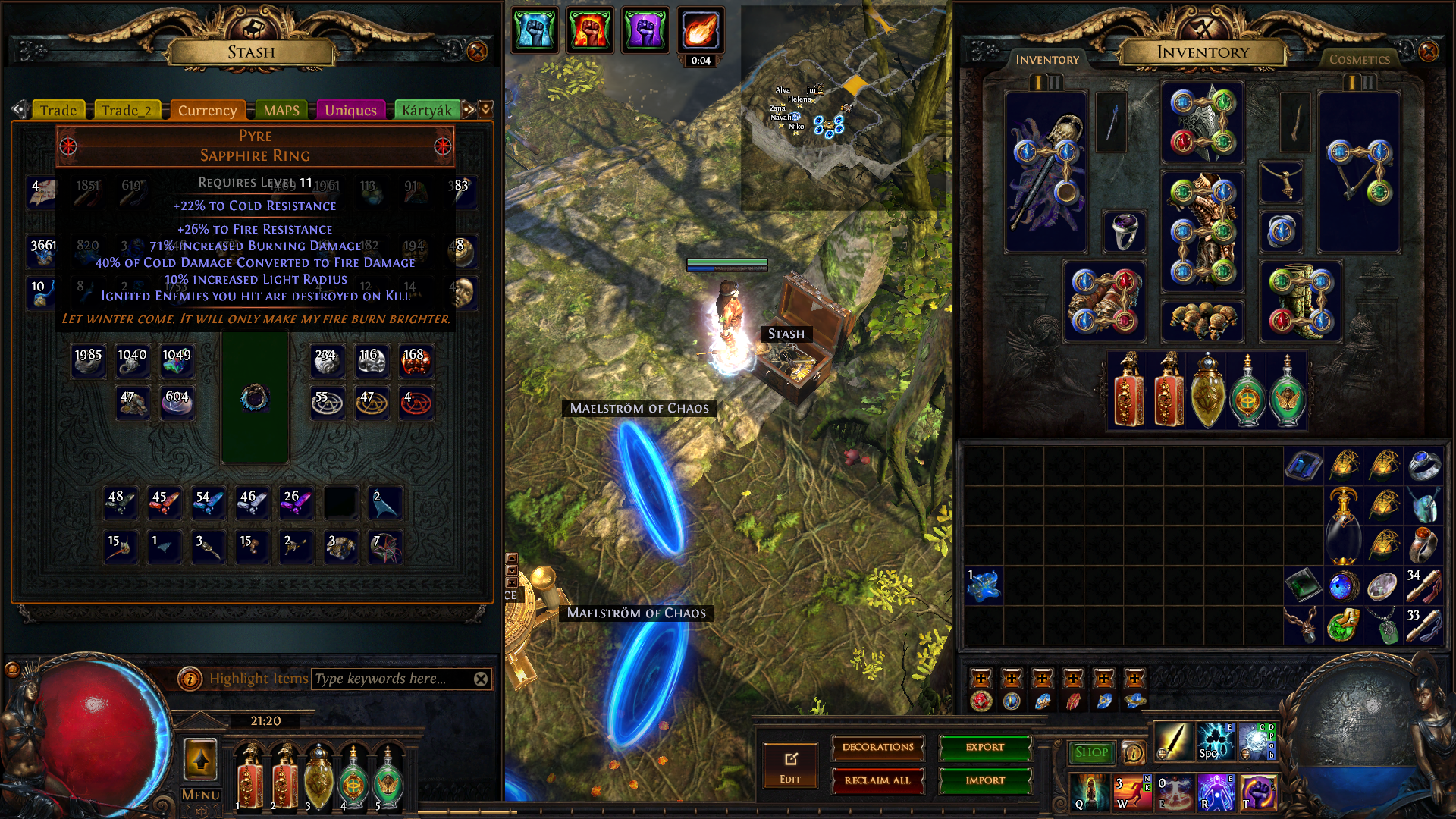Select the equipped amethyst ring slot

tap(1124, 231)
